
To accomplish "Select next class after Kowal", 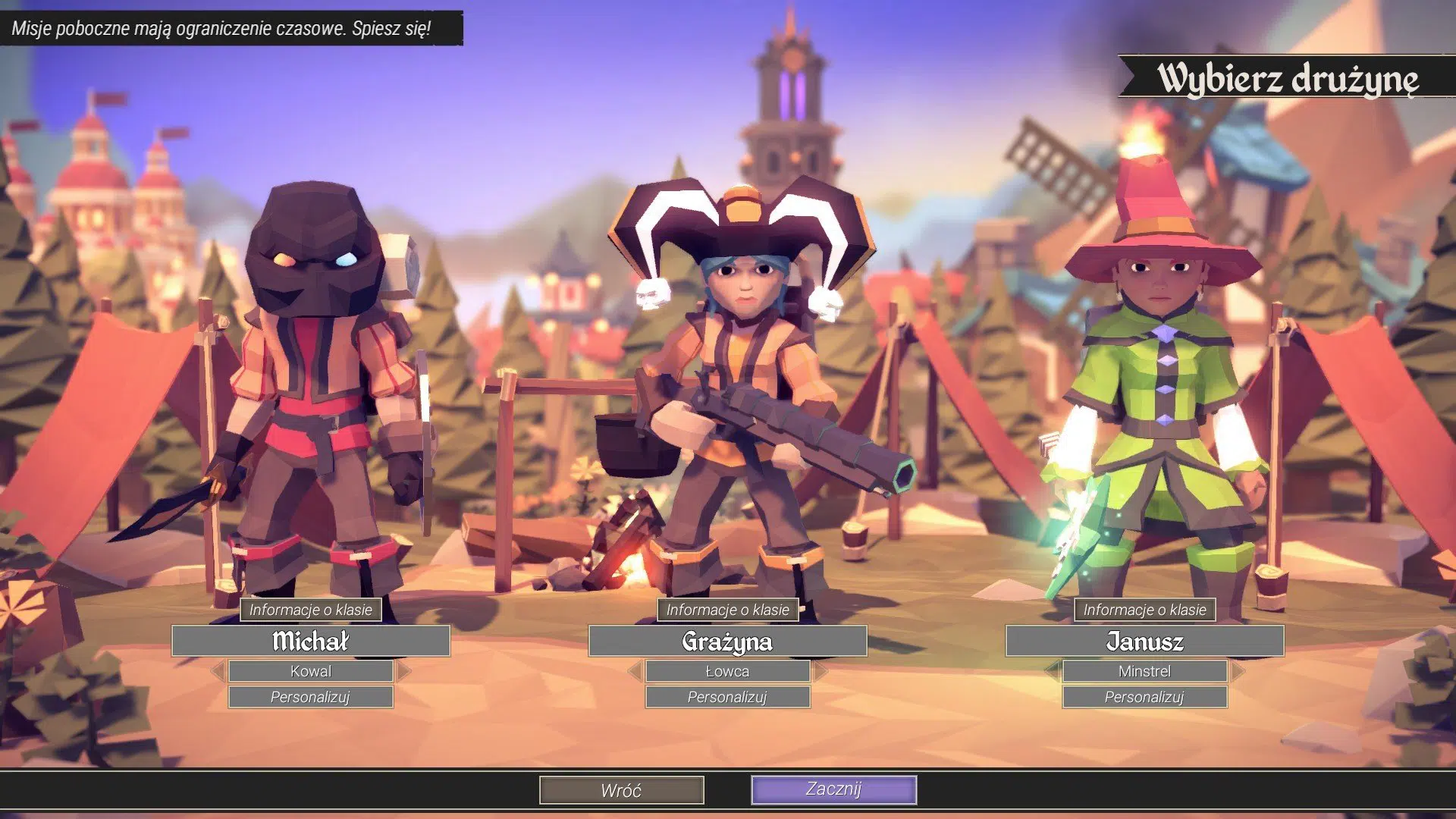I will coord(403,671).
